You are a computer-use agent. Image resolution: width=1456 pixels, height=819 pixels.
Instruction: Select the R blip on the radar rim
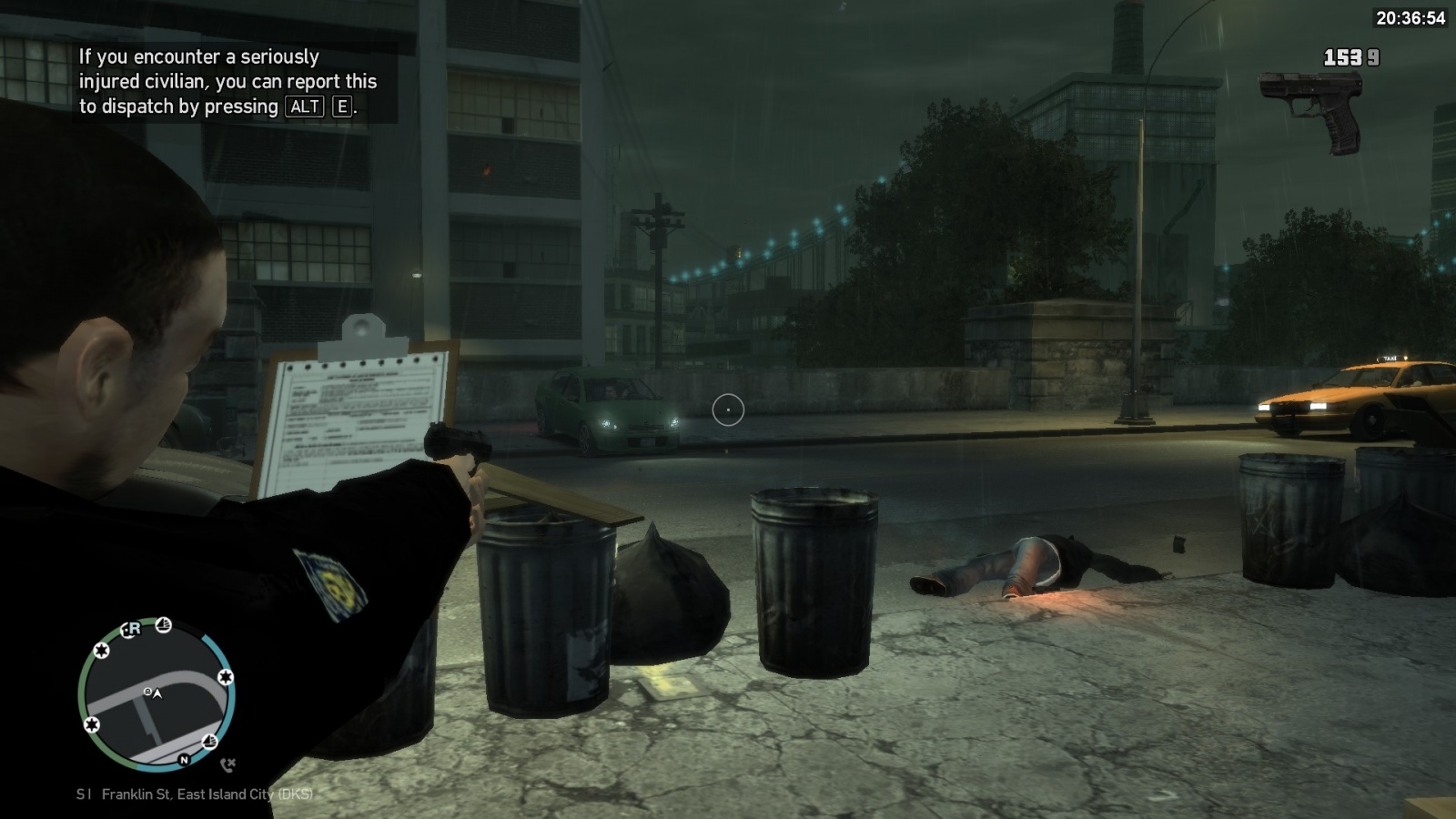coord(133,629)
